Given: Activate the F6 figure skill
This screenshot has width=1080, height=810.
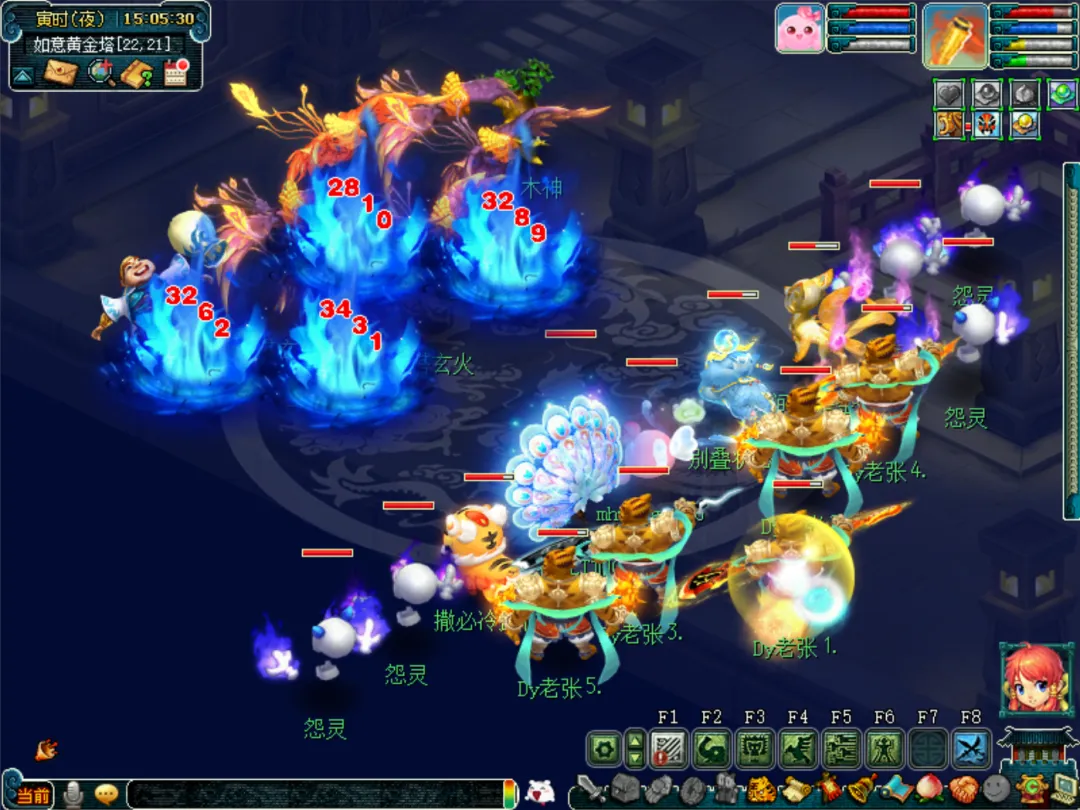Looking at the screenshot, I should coord(884,748).
